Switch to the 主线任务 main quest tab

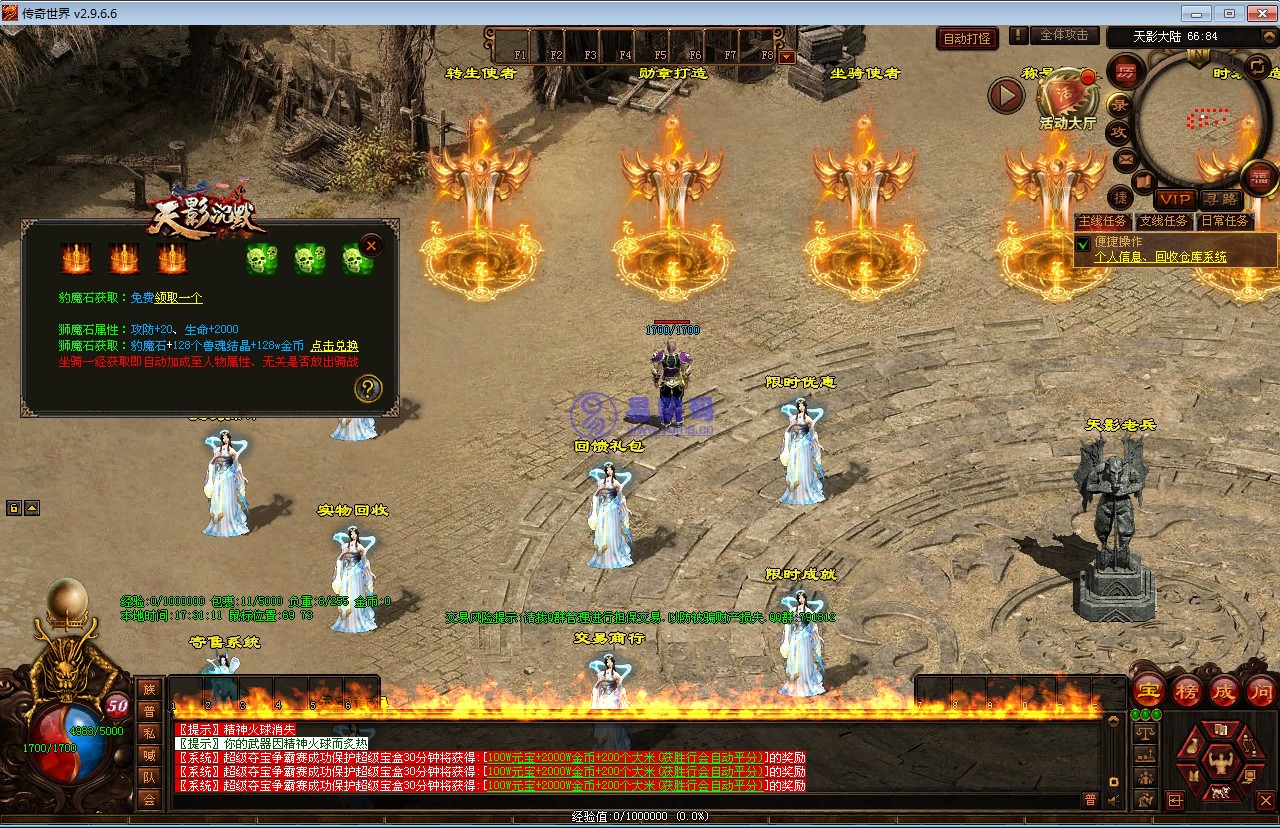pos(1102,221)
